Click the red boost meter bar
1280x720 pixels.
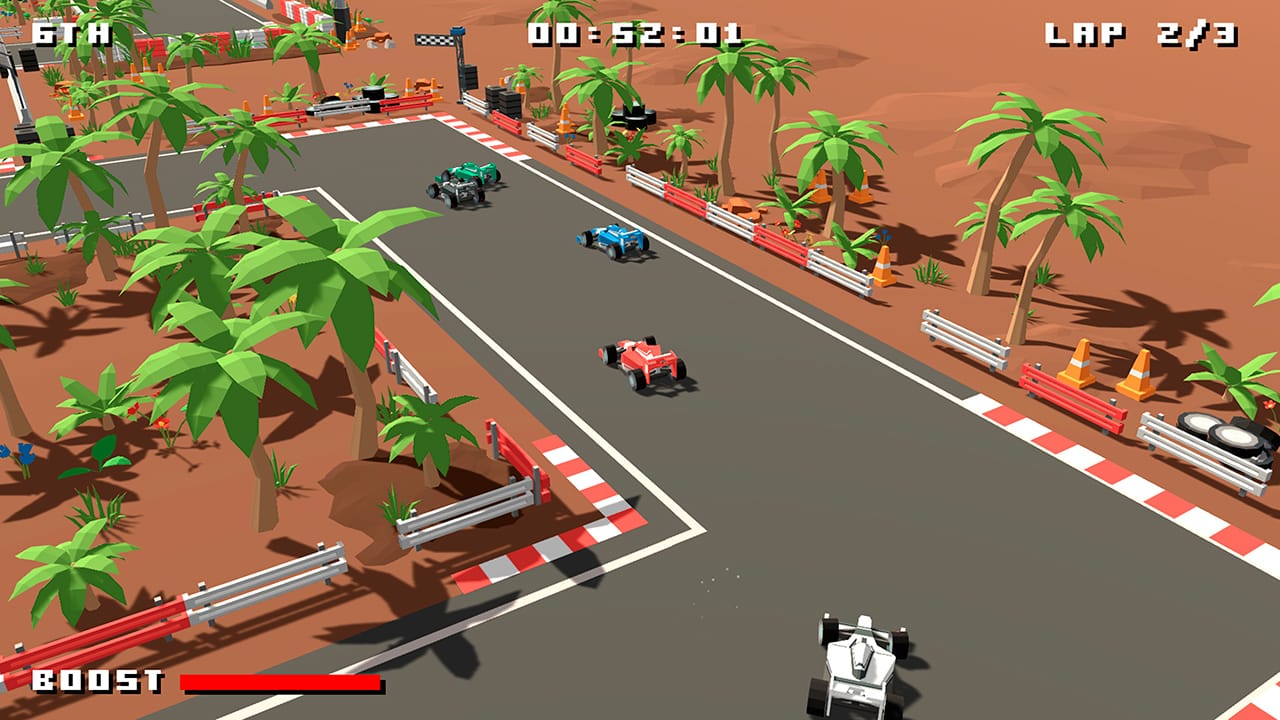280,684
